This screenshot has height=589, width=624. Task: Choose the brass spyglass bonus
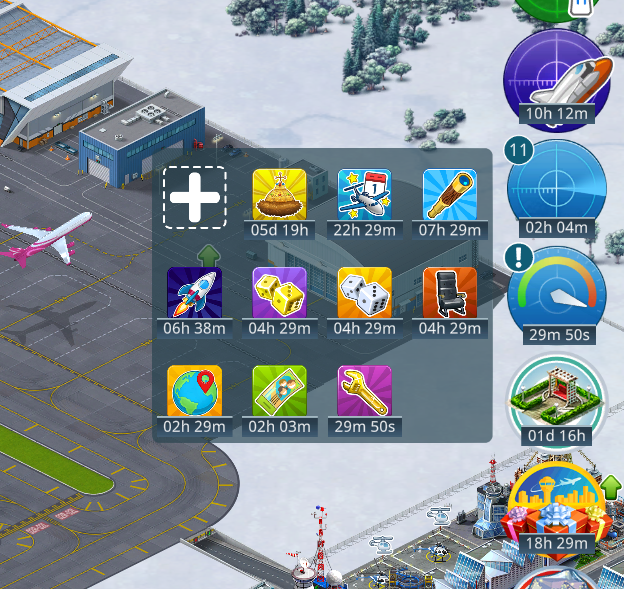click(x=450, y=195)
